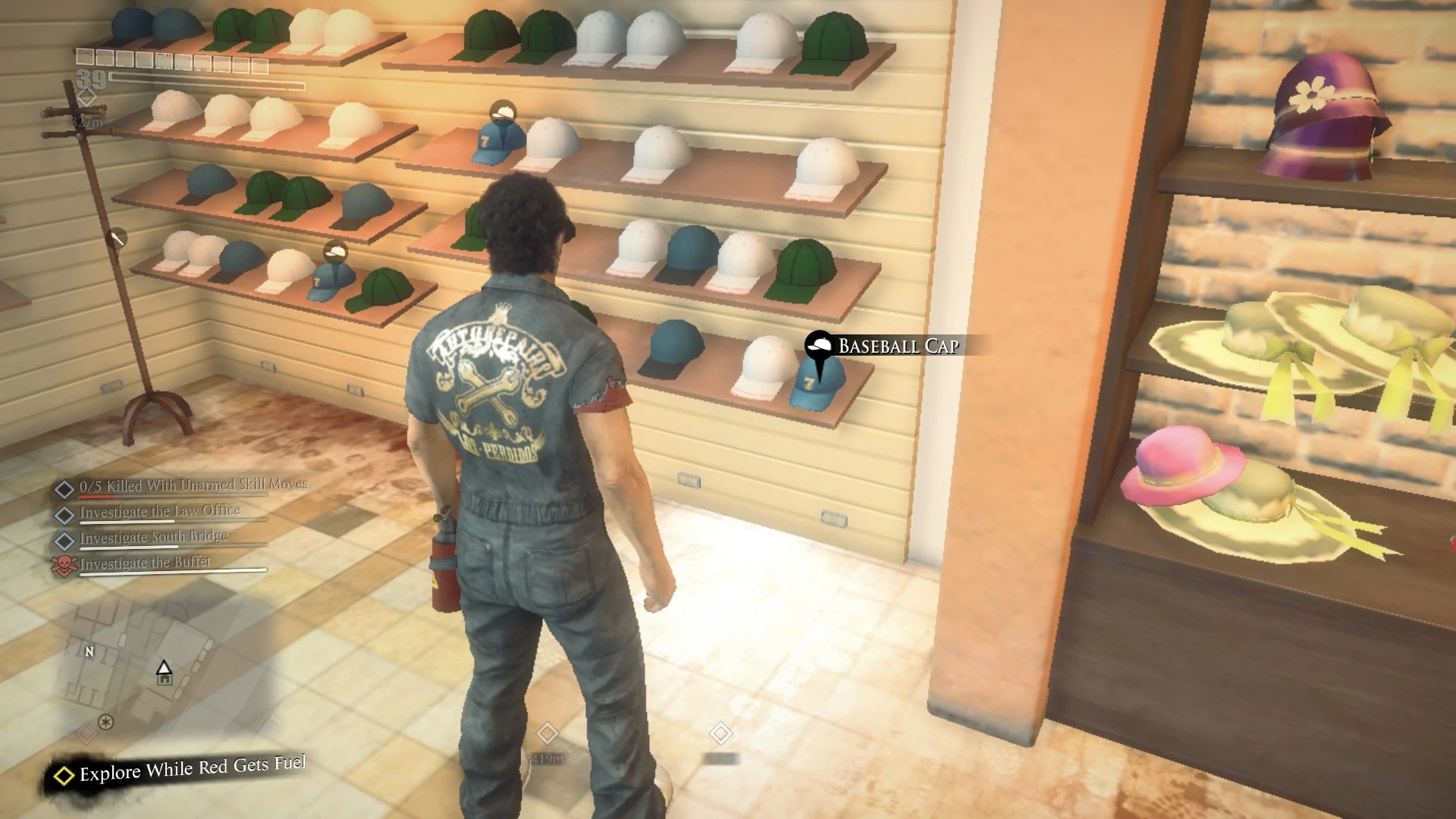The width and height of the screenshot is (1456, 819).
Task: Click the second diamond waypoint near the floor
Action: [x=720, y=733]
